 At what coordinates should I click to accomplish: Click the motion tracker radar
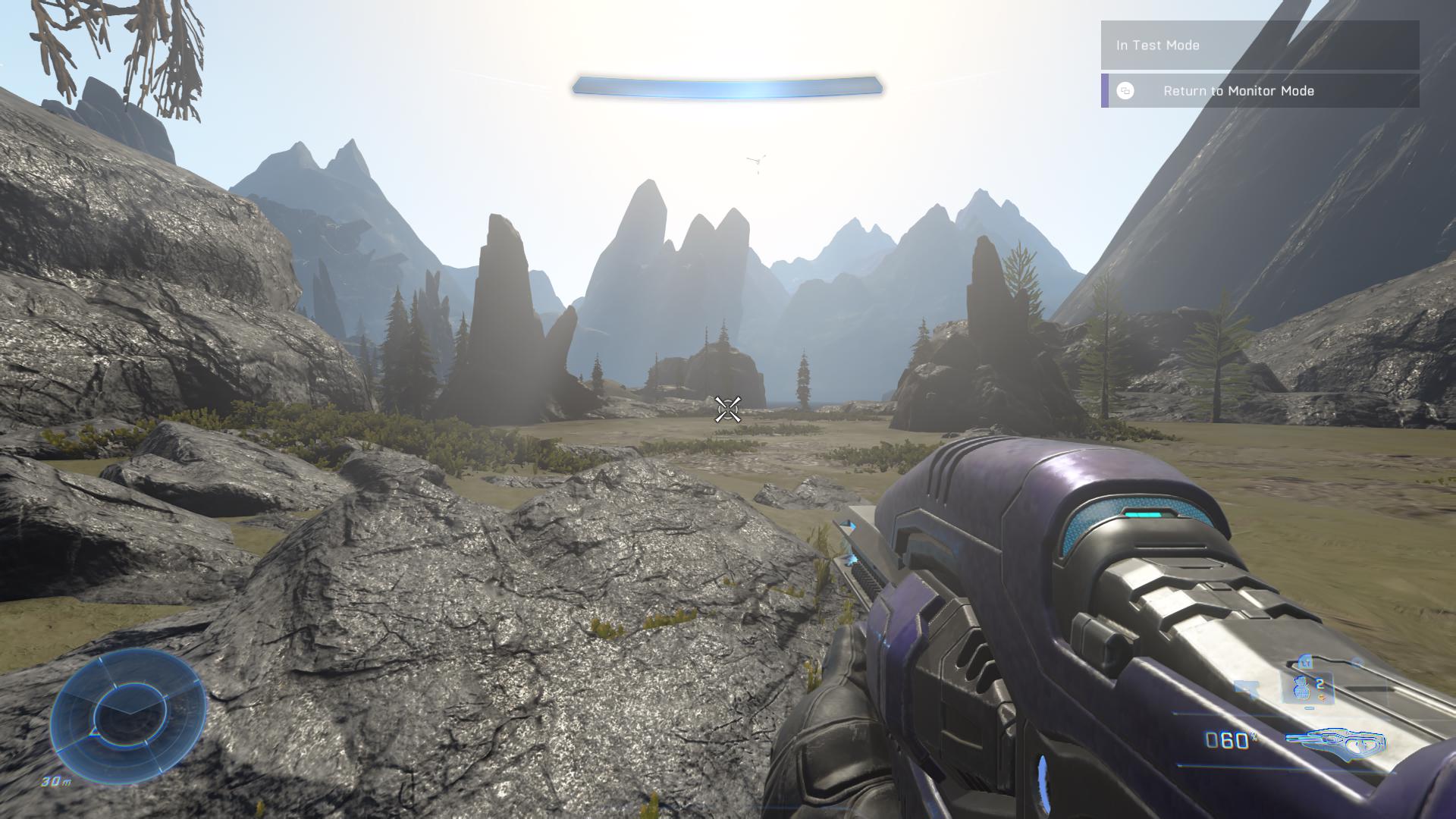pyautogui.click(x=128, y=716)
